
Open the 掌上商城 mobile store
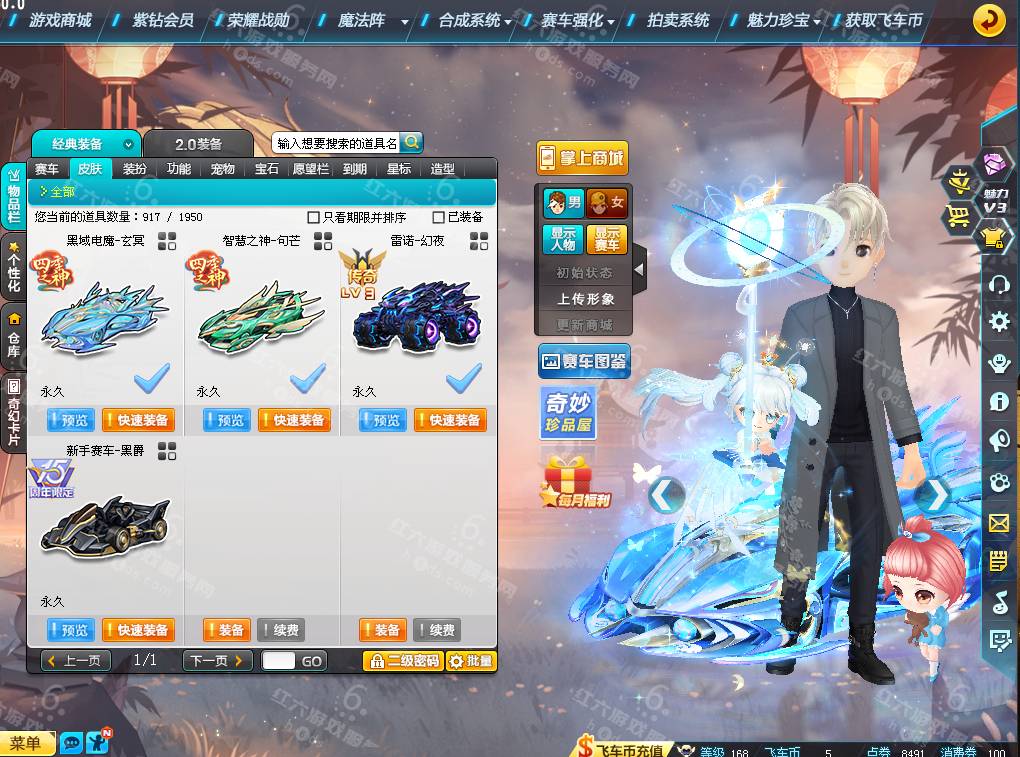[582, 158]
